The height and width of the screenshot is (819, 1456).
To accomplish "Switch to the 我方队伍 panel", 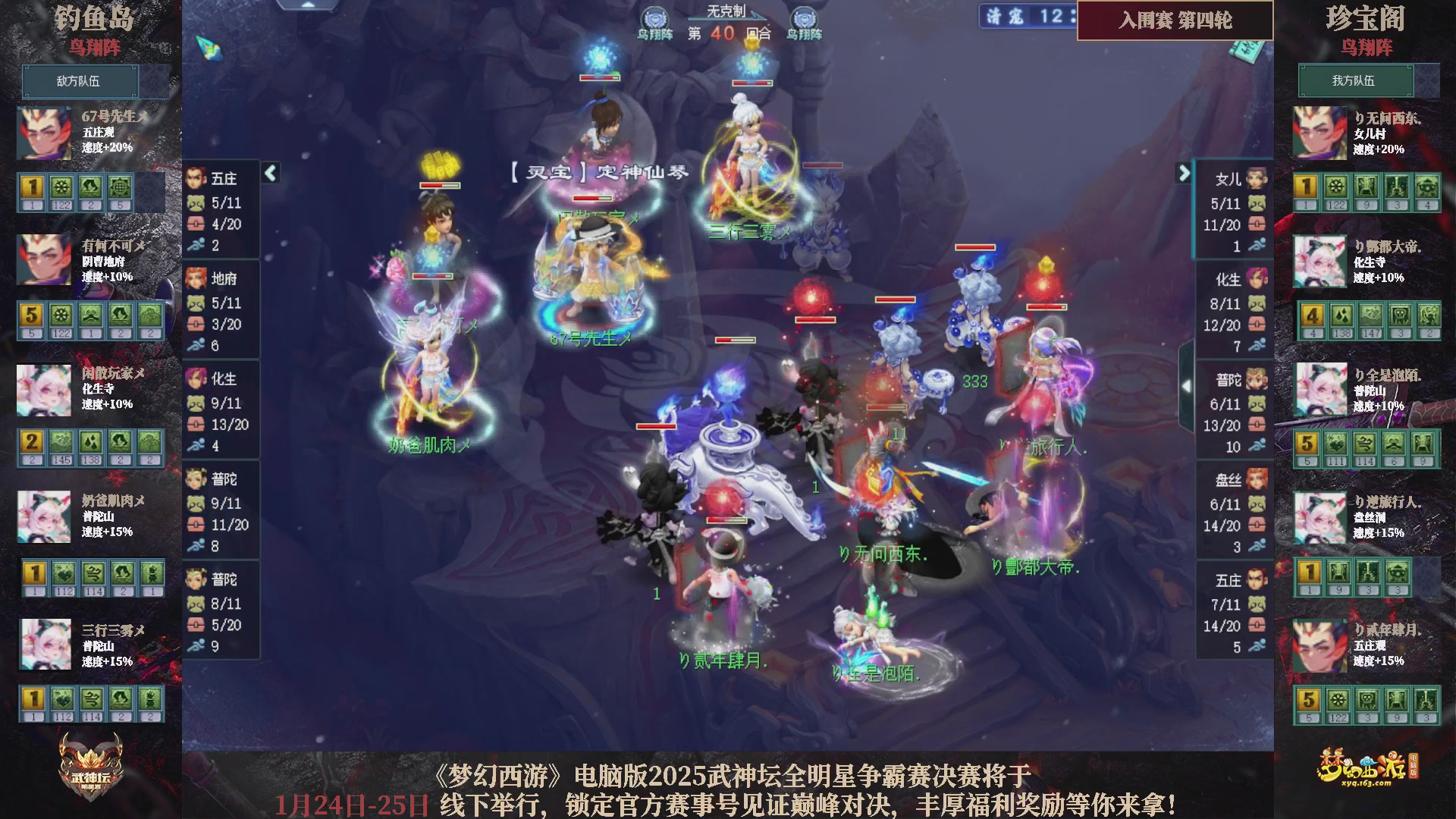I will [x=1356, y=81].
